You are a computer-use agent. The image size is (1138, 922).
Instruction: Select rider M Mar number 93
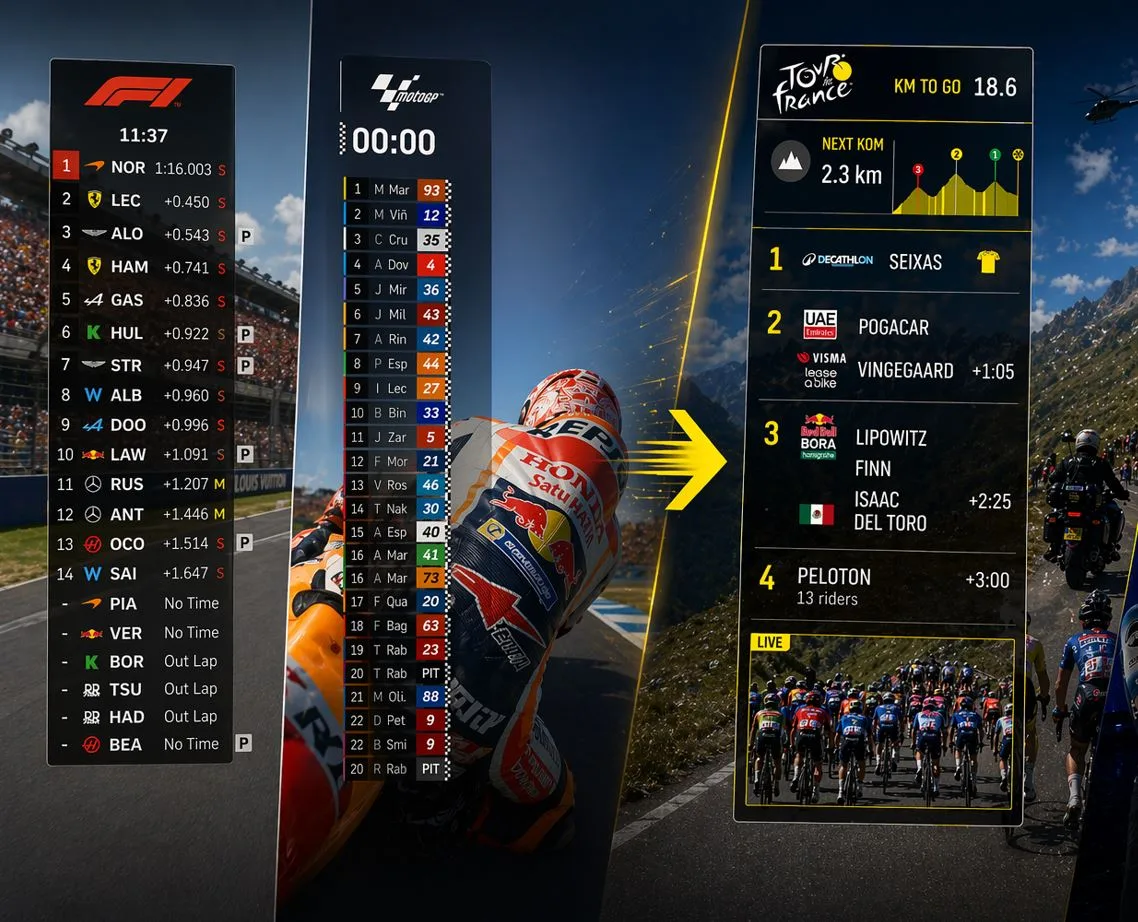point(394,190)
